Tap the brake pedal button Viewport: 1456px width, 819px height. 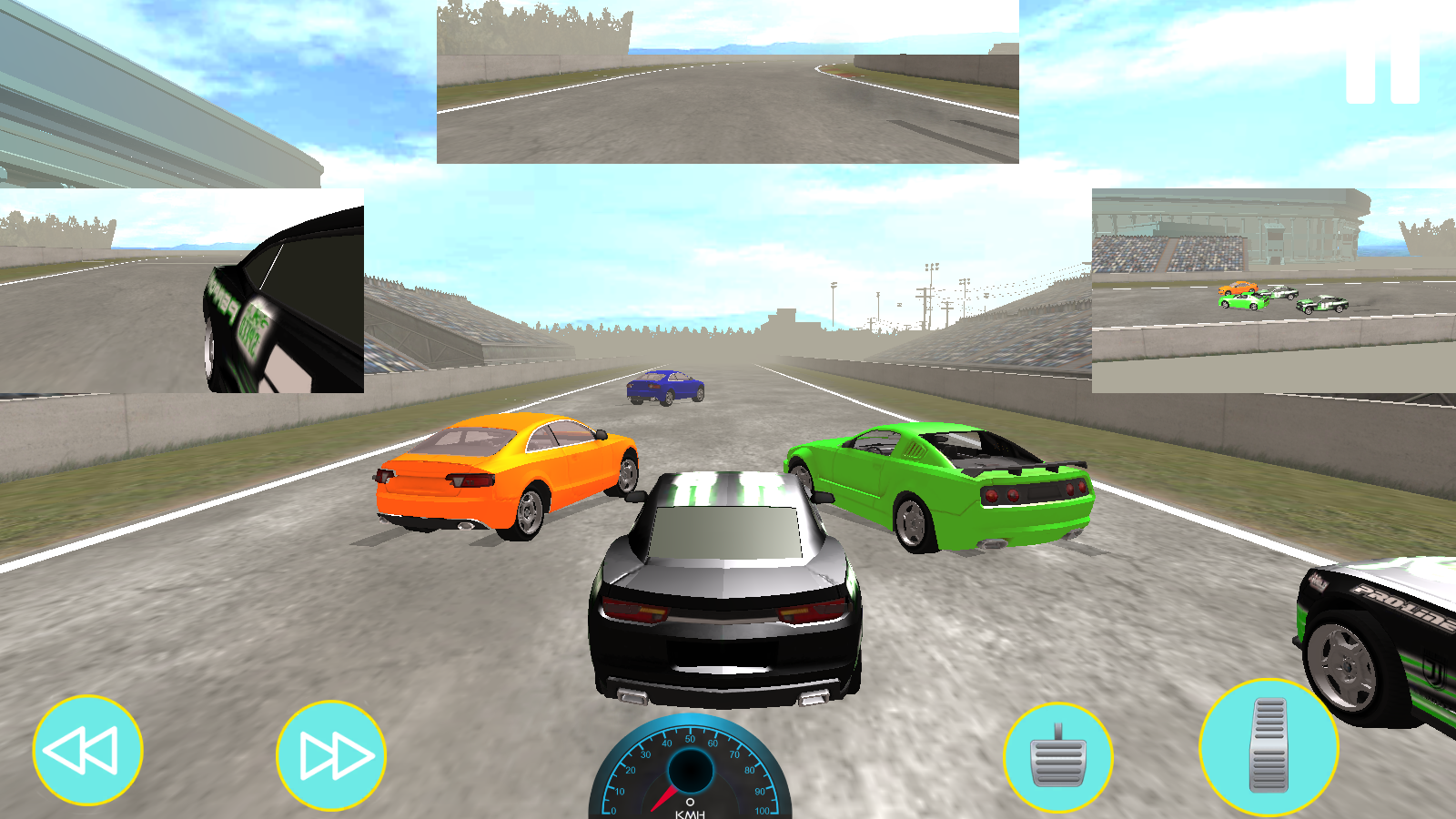coord(1057,758)
